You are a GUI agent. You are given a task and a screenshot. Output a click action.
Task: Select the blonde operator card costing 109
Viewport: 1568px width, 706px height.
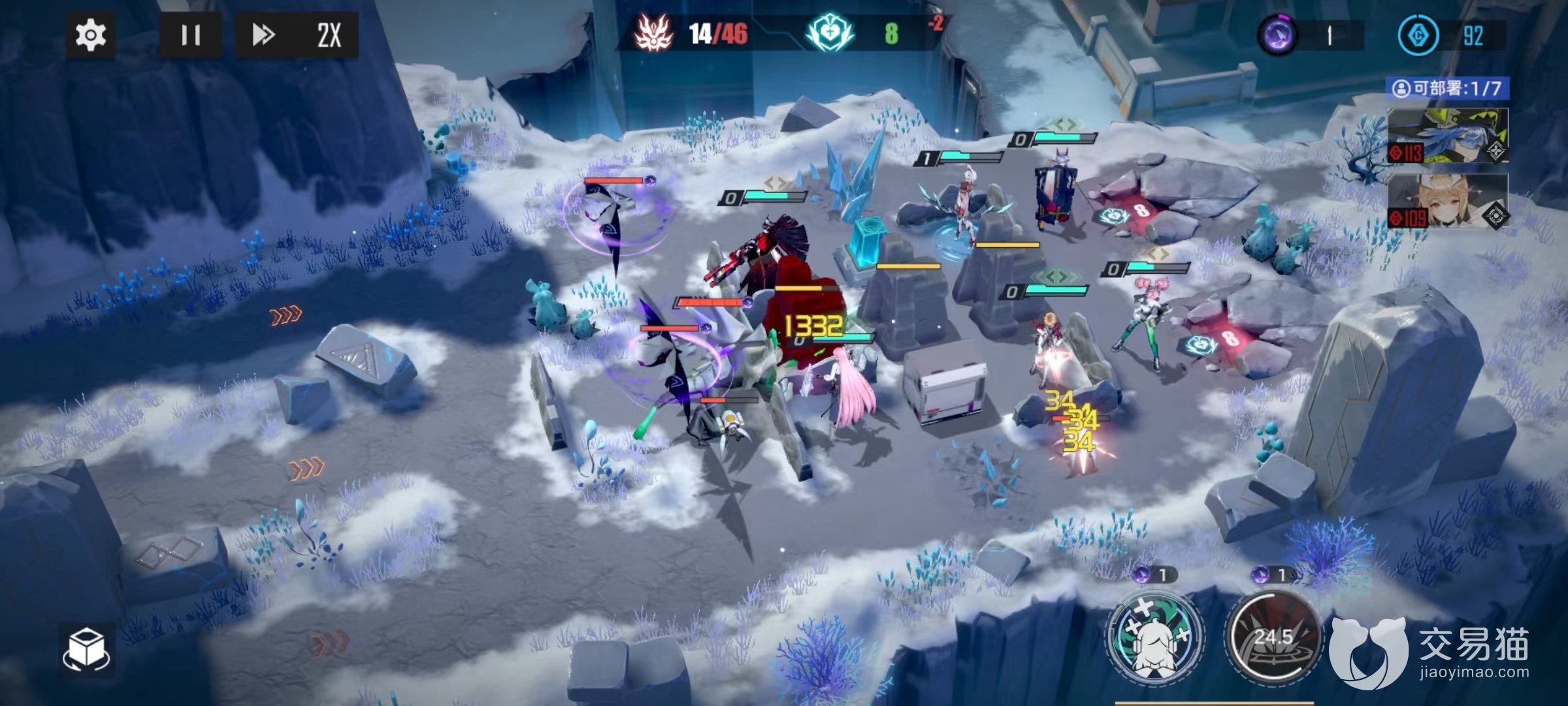point(1447,201)
